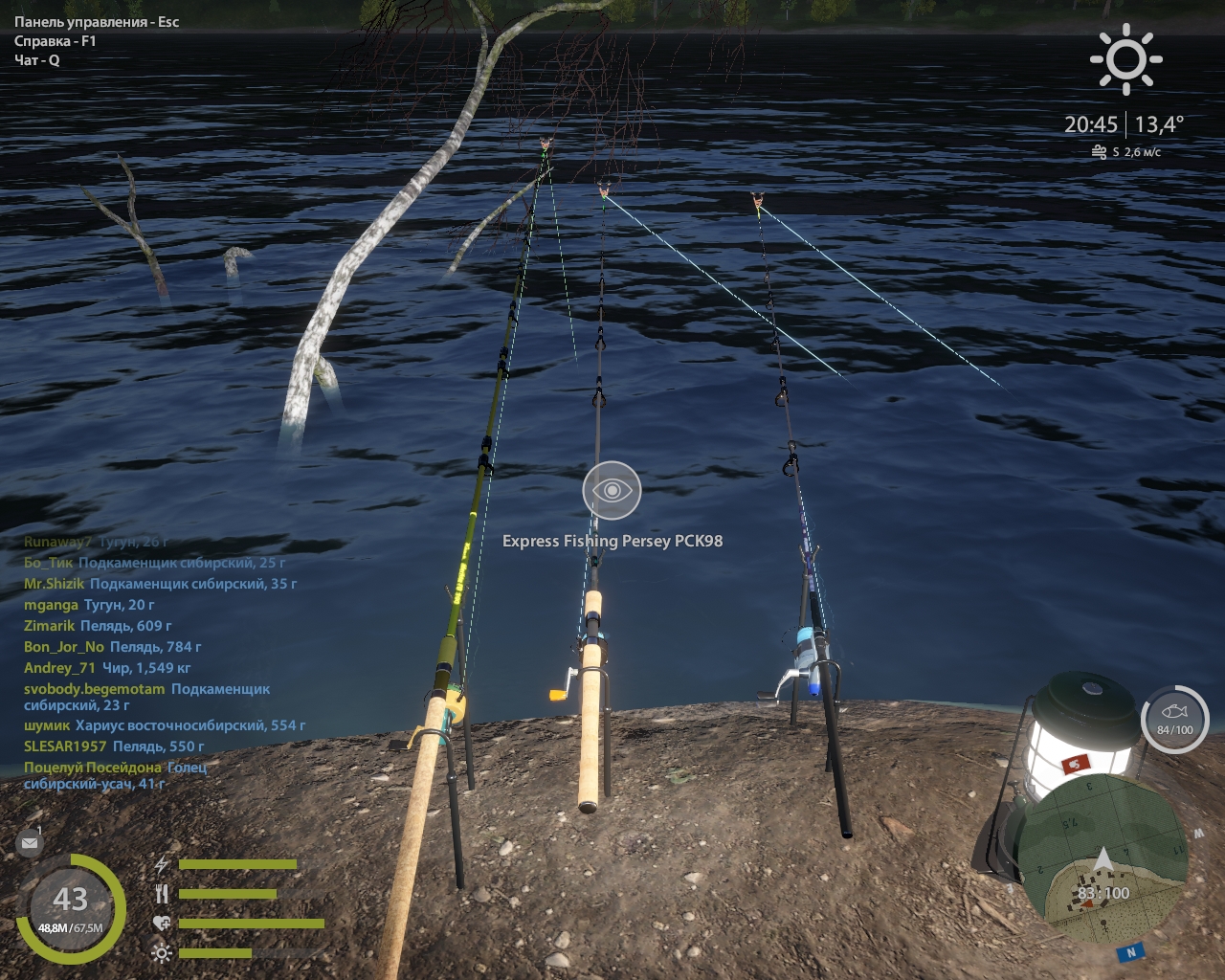Open the level 43 experience circle
Image resolution: width=1225 pixels, height=980 pixels.
(x=70, y=906)
